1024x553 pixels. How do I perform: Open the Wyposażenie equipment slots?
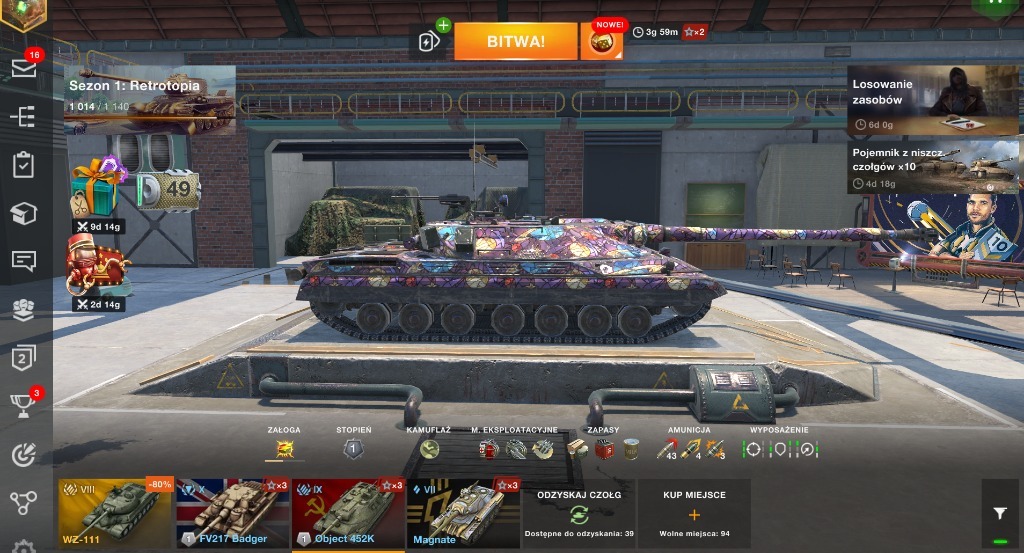(780, 449)
